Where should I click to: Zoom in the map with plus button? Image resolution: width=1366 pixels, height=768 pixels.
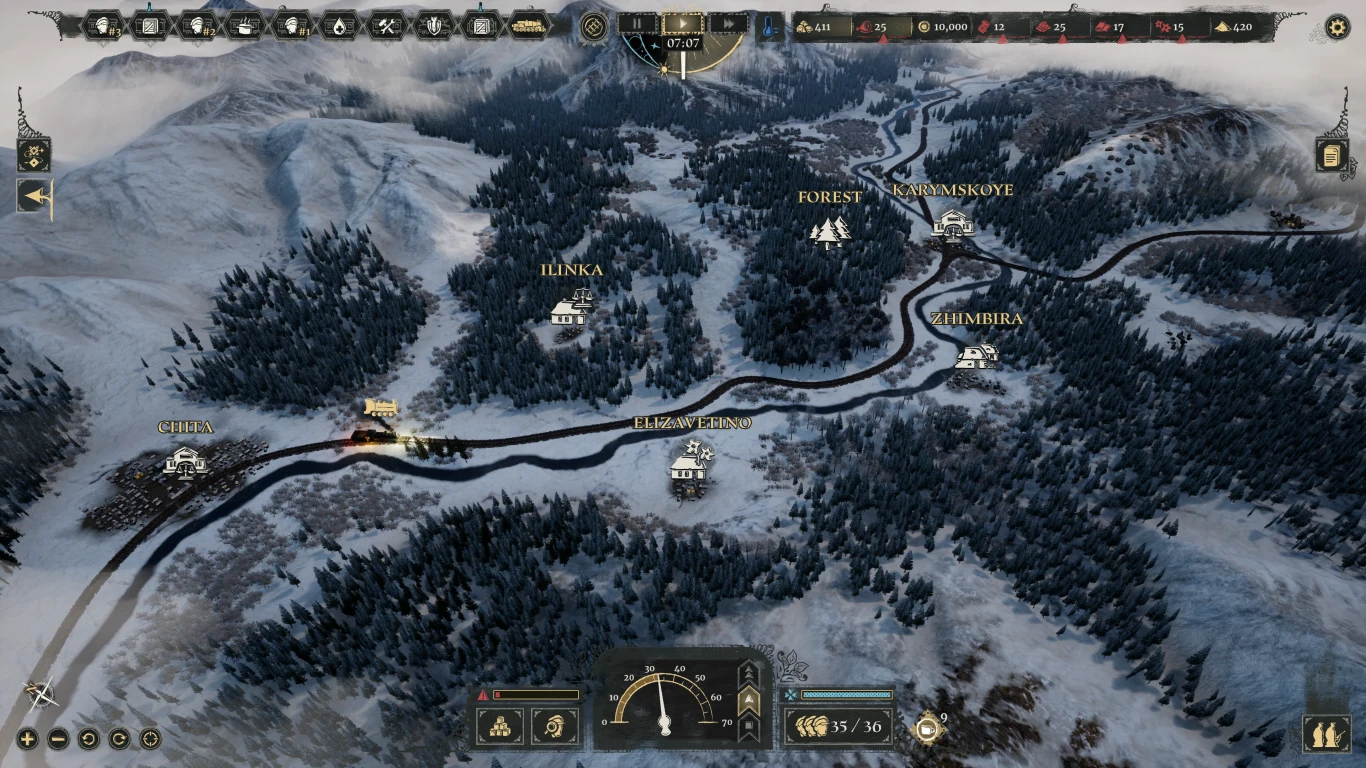(x=28, y=740)
